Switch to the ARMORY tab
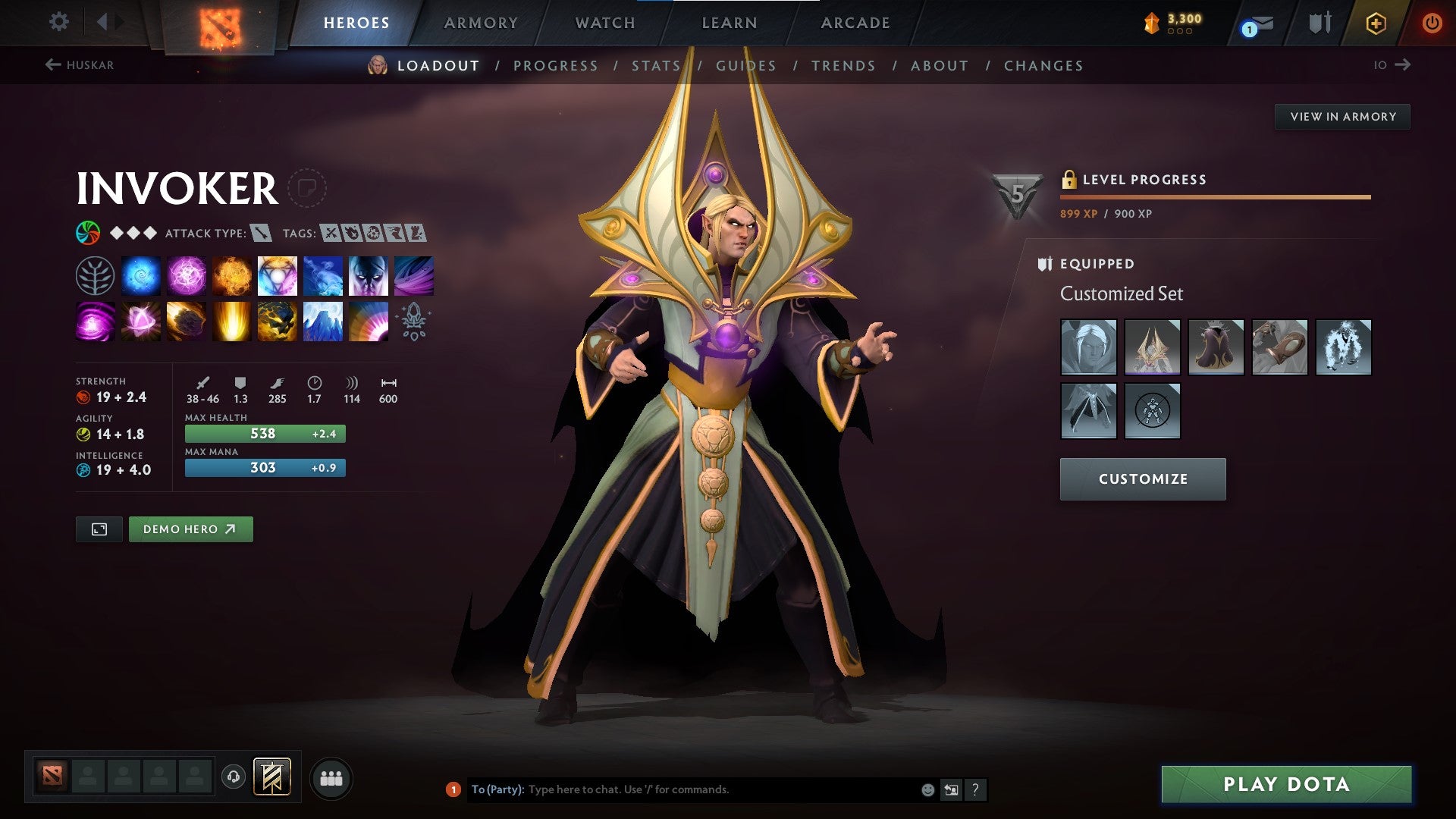The height and width of the screenshot is (819, 1456). 482,22
